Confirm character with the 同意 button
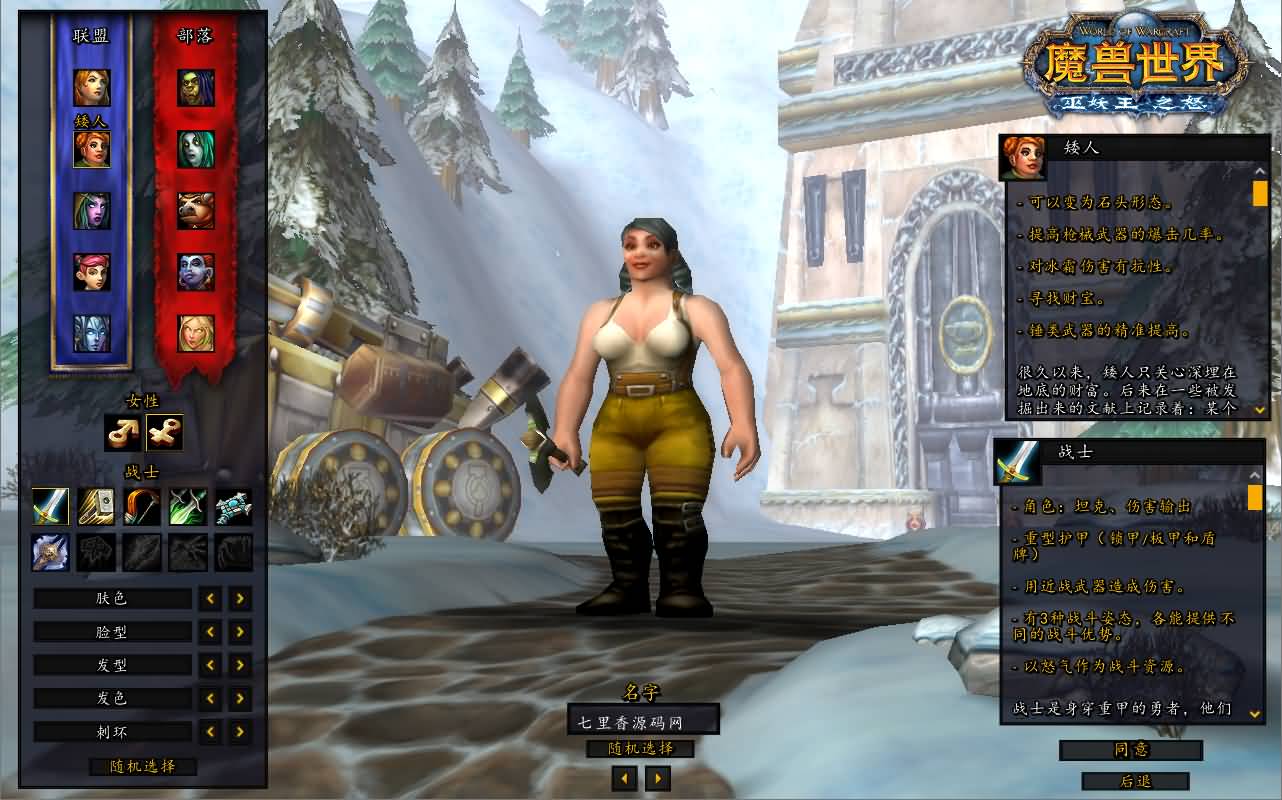This screenshot has height=800, width=1282. pos(1131,750)
